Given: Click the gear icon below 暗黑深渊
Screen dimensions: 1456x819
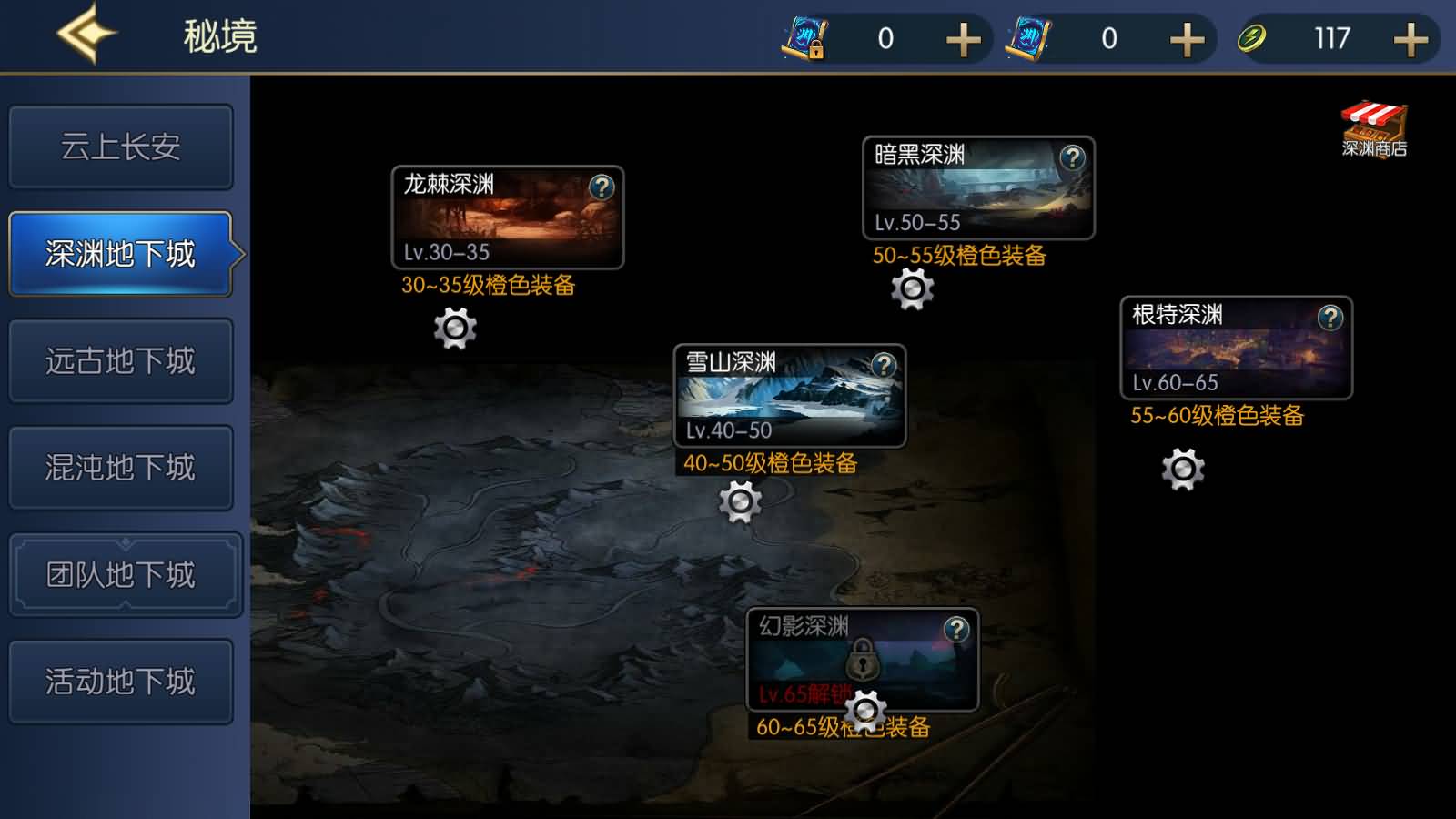Looking at the screenshot, I should [911, 293].
